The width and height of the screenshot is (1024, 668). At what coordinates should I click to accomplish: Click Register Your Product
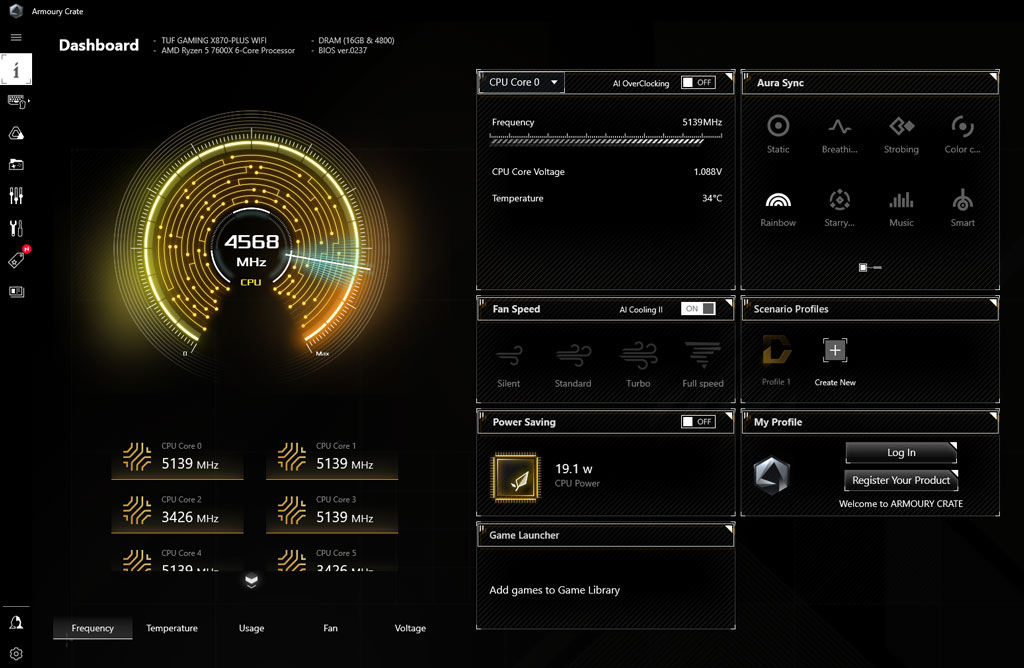(x=901, y=480)
